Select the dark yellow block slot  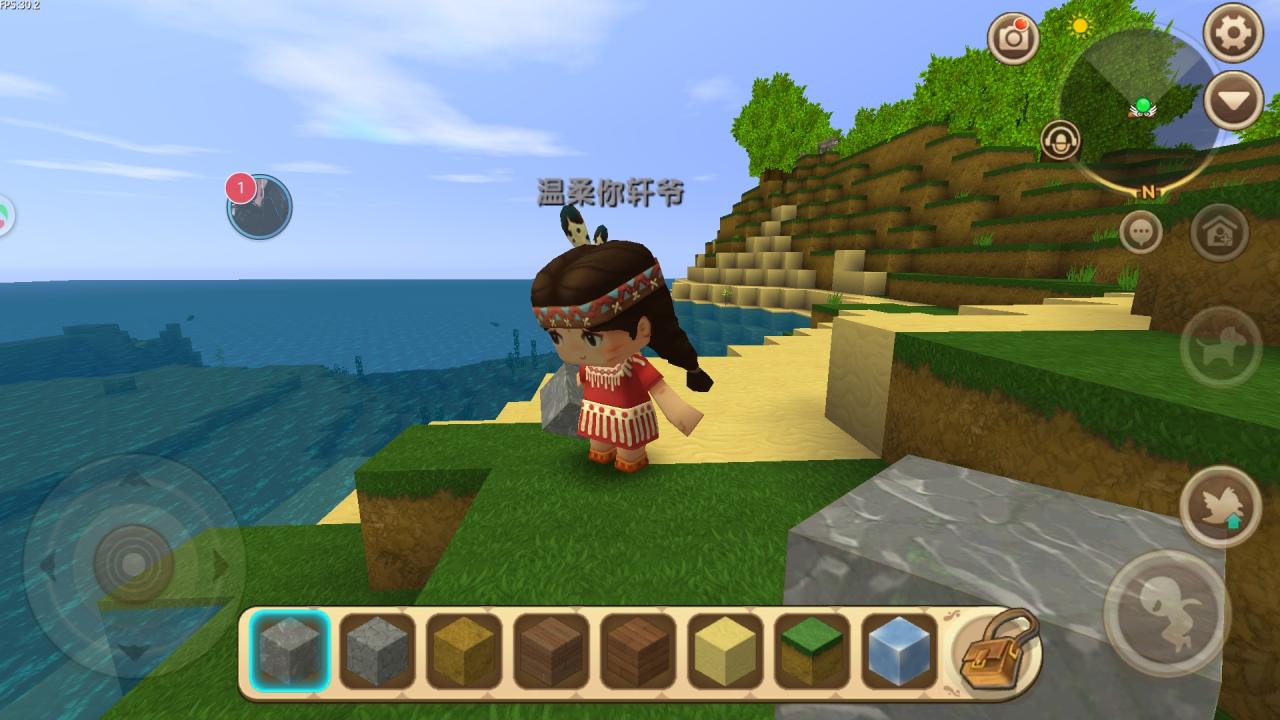pyautogui.click(x=464, y=651)
